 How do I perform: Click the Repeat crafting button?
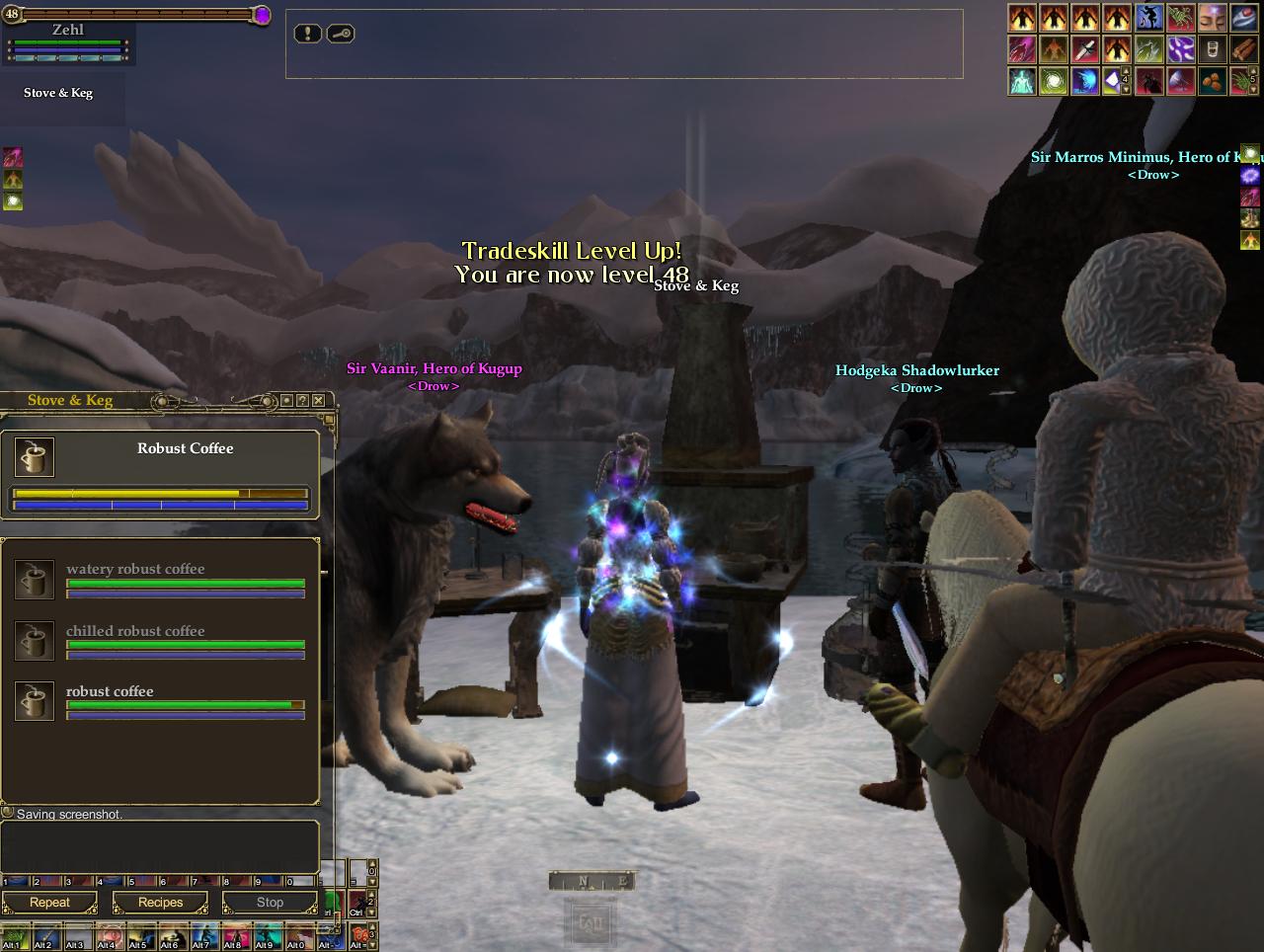tap(49, 903)
